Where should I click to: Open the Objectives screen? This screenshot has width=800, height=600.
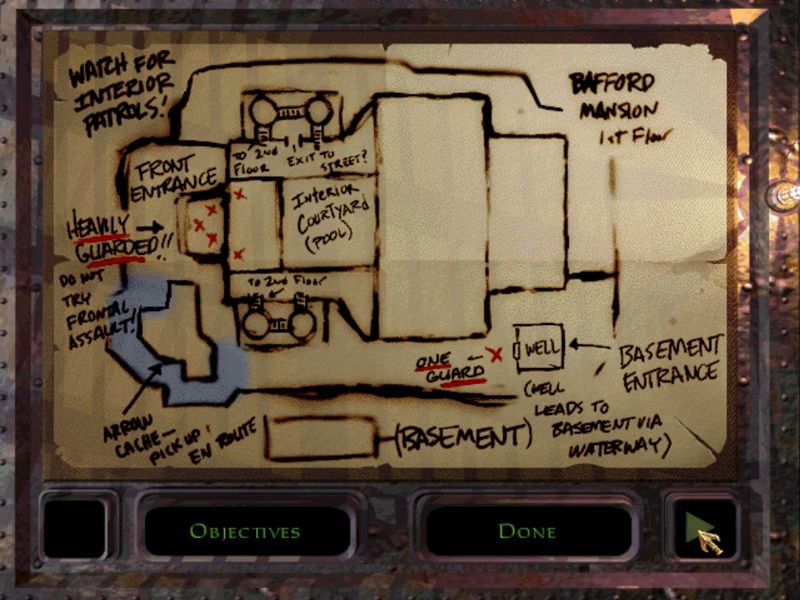(x=245, y=531)
